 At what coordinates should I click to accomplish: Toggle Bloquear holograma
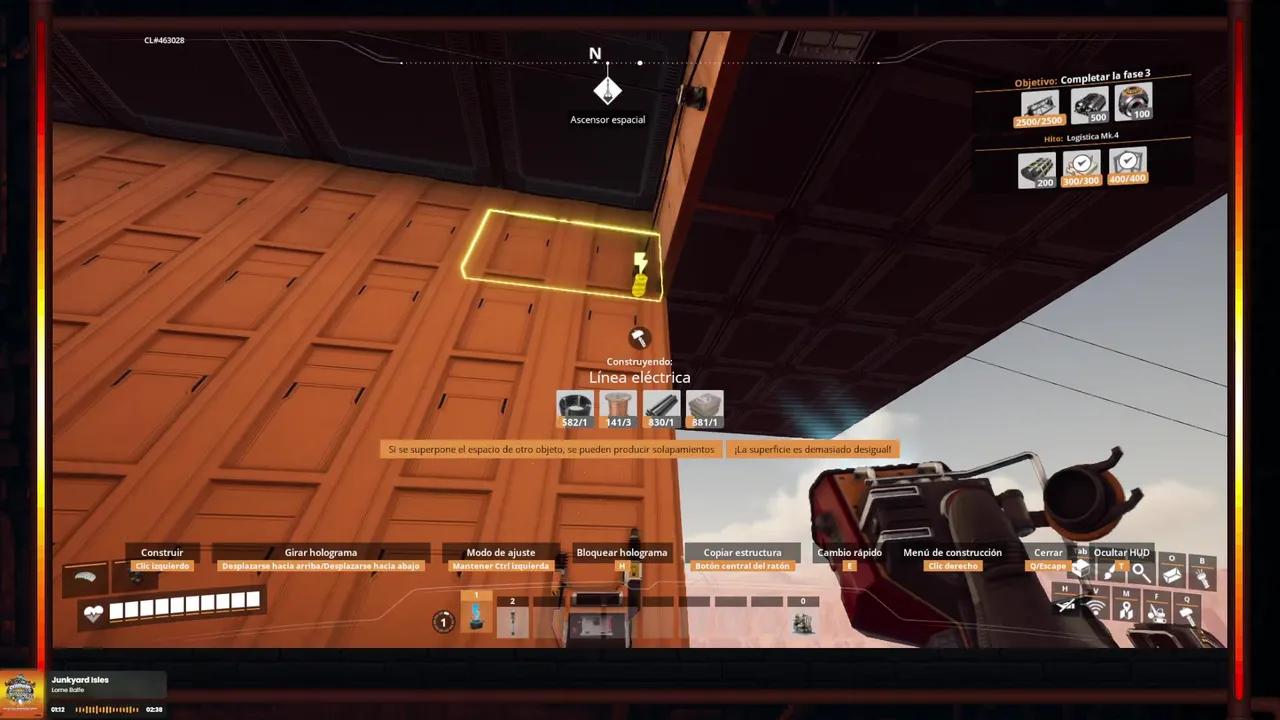[622, 552]
